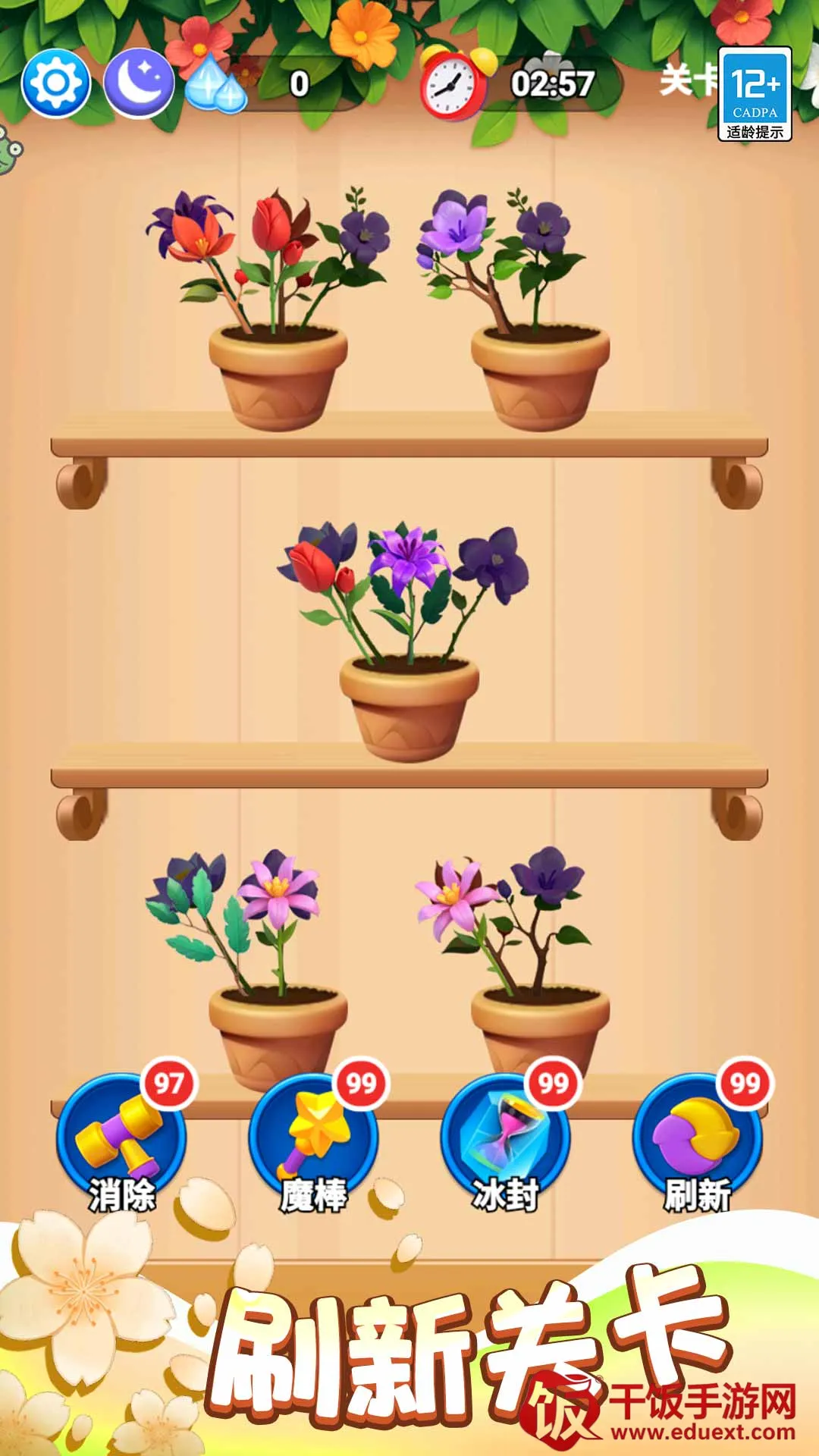This screenshot has height=1456, width=819.
Task: Select the top-left pot with red tulip
Action: (x=278, y=372)
